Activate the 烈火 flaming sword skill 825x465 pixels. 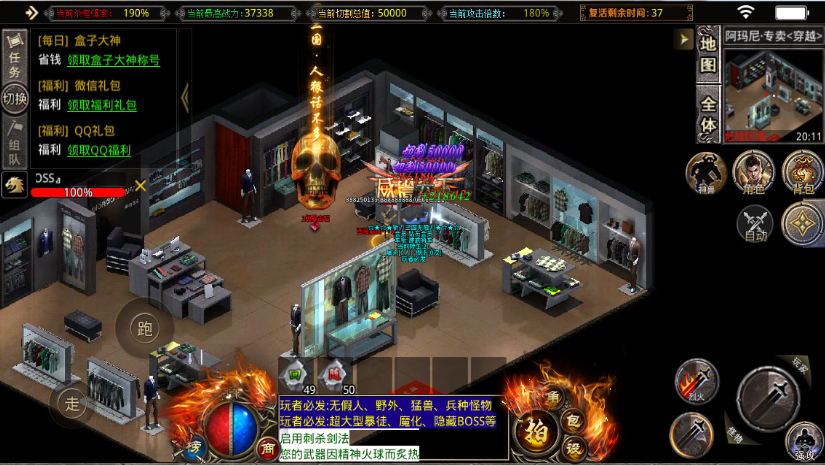click(x=696, y=380)
